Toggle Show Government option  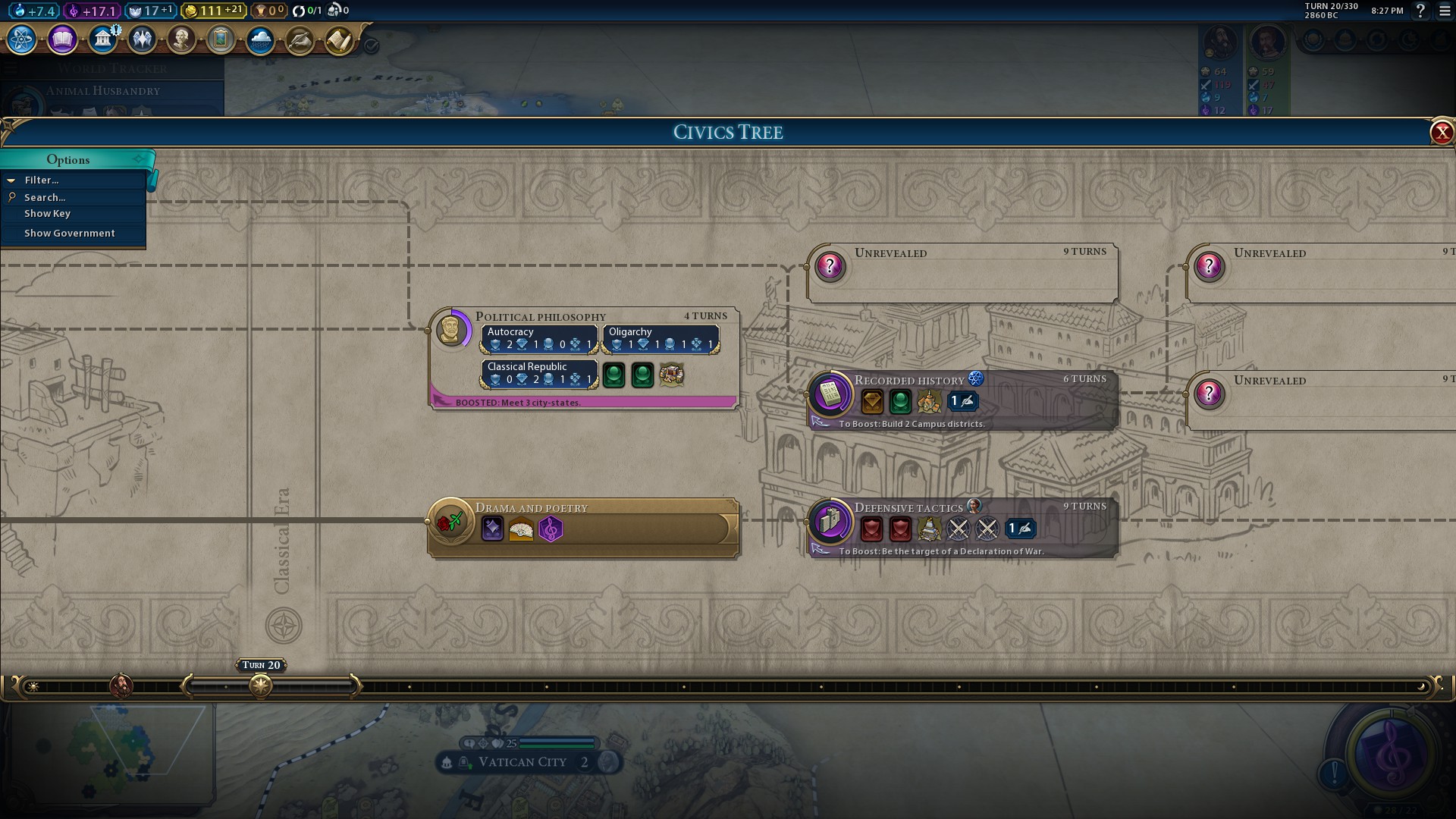(69, 234)
